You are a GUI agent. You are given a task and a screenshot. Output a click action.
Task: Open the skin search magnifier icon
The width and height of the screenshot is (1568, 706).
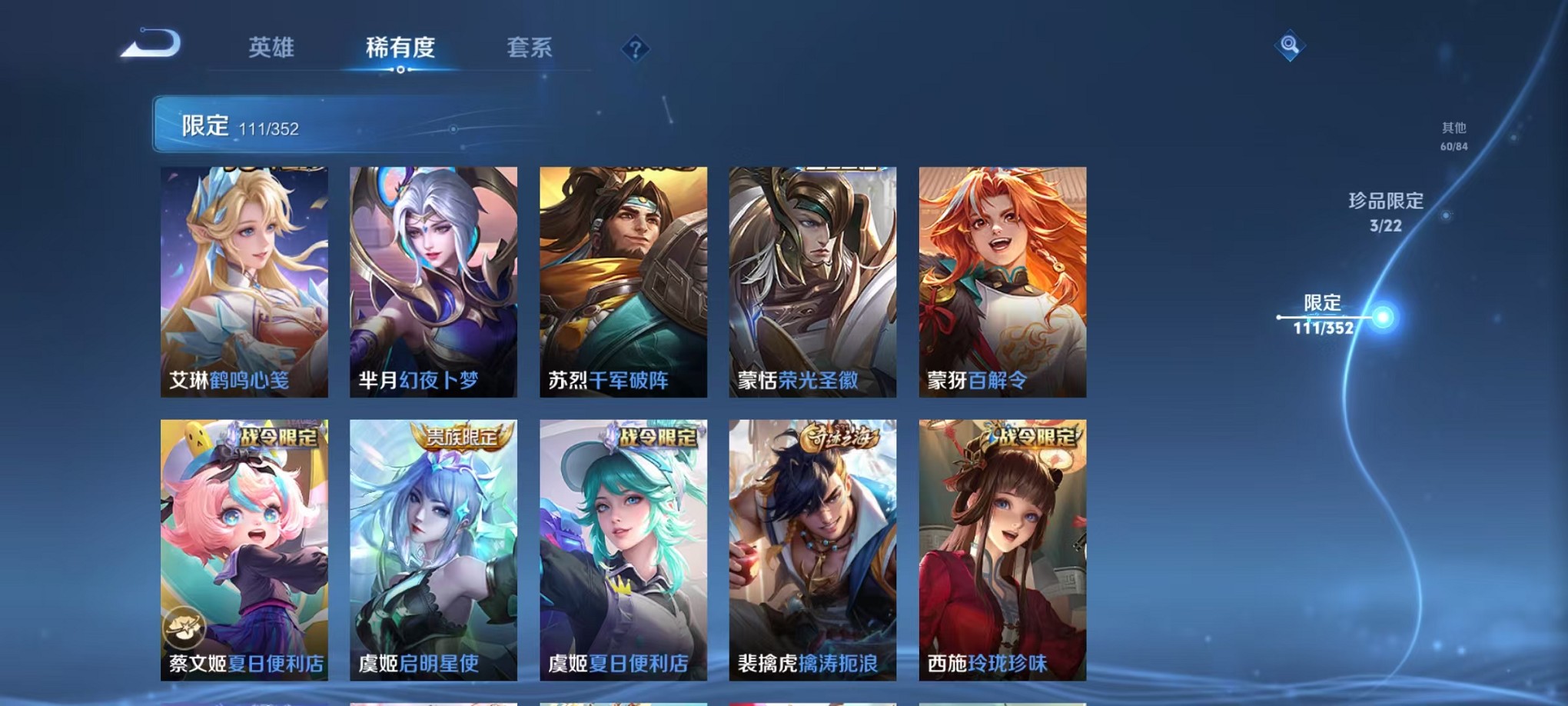coord(1290,45)
